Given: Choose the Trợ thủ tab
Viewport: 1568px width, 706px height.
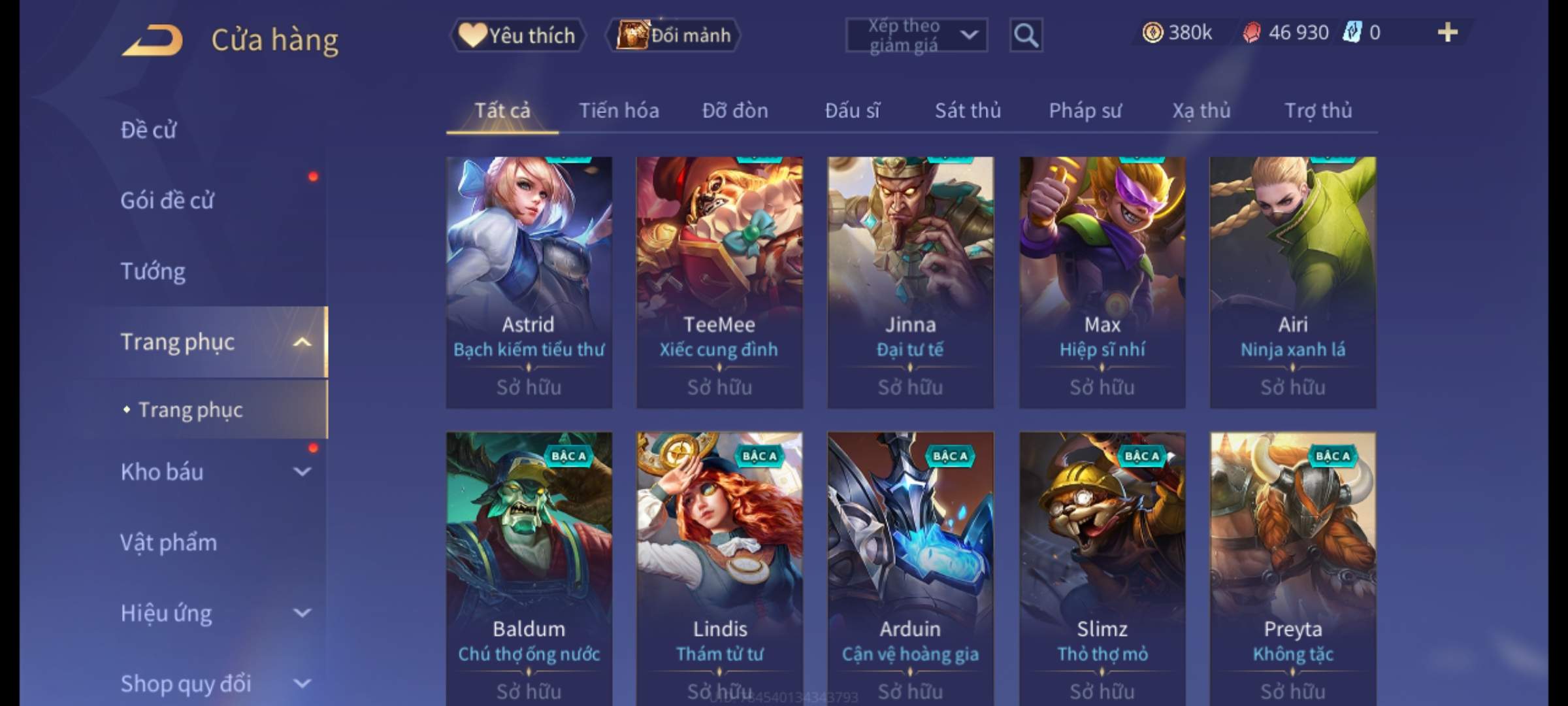Looking at the screenshot, I should tap(1318, 111).
